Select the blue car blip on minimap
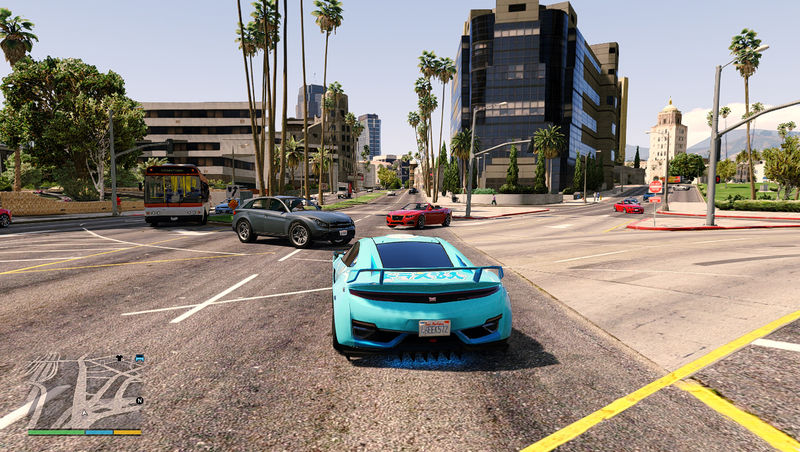 138,358
